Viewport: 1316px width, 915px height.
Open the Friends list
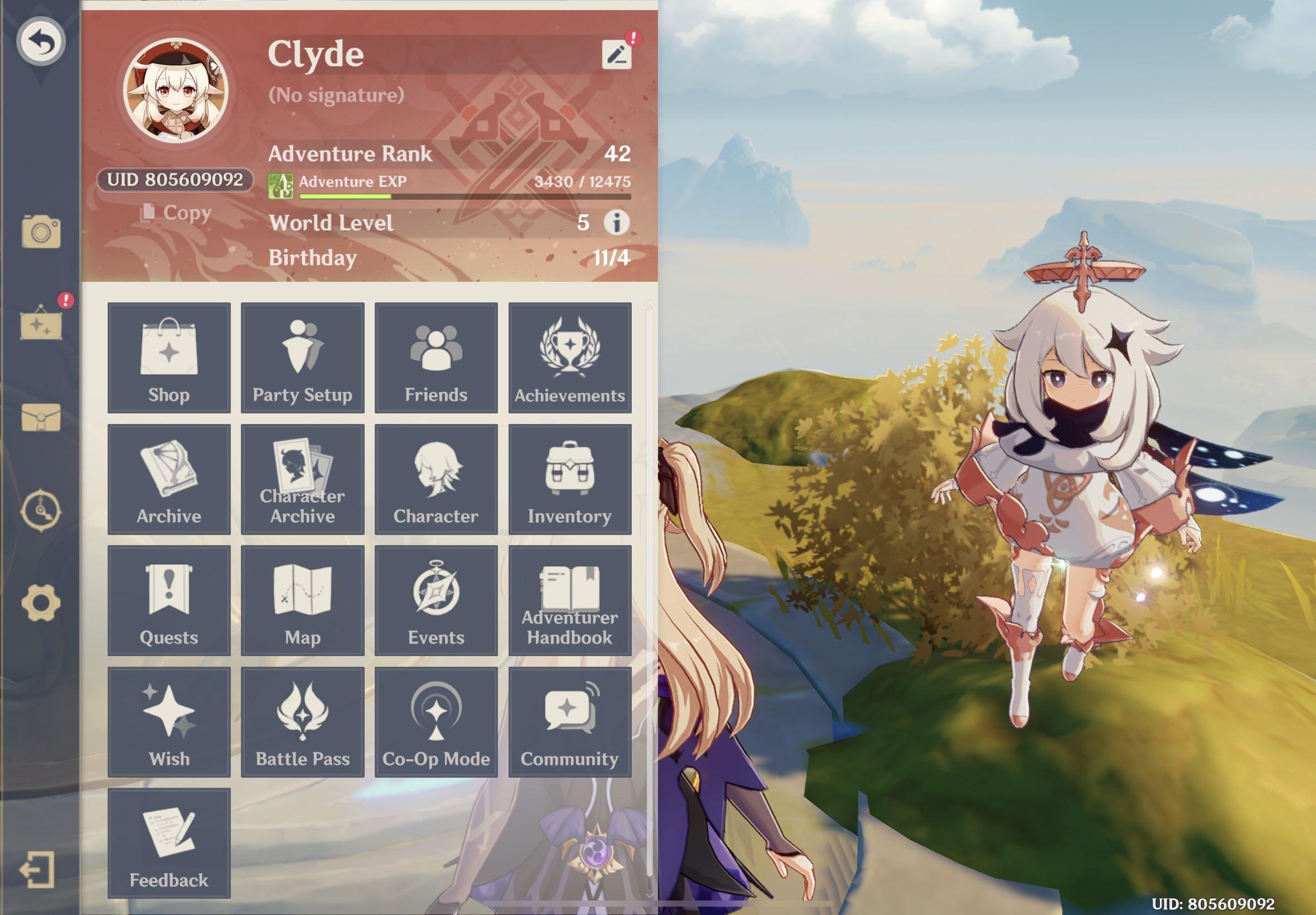click(436, 357)
